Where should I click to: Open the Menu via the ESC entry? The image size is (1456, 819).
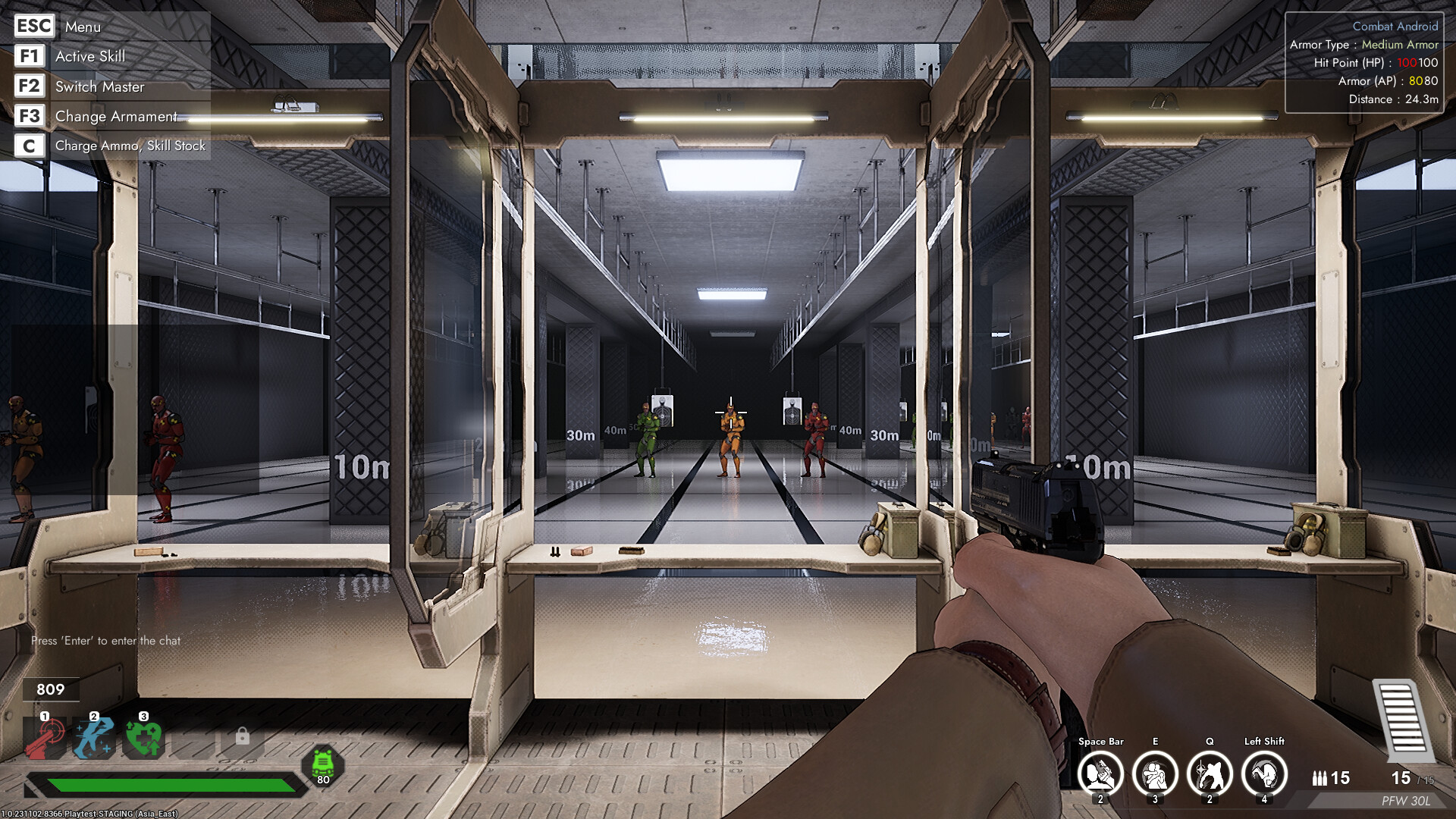(82, 27)
